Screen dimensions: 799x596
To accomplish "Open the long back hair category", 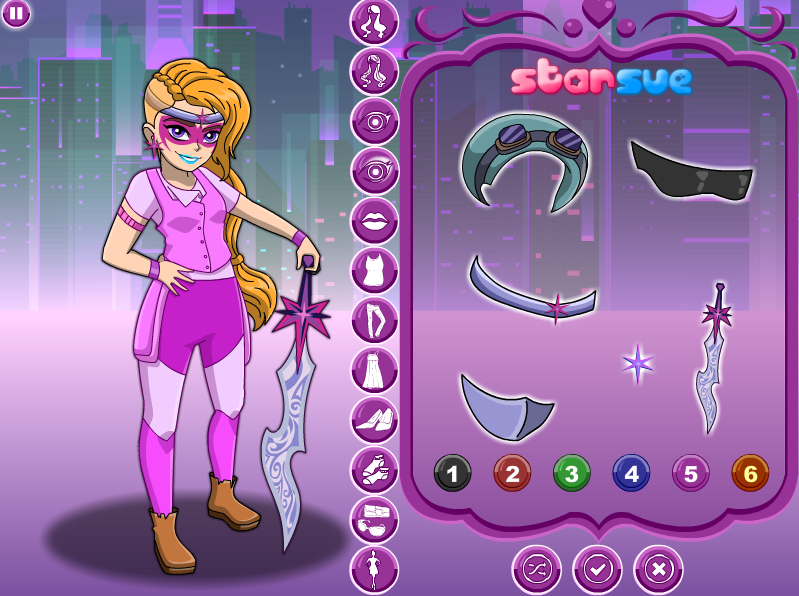I will 374,71.
